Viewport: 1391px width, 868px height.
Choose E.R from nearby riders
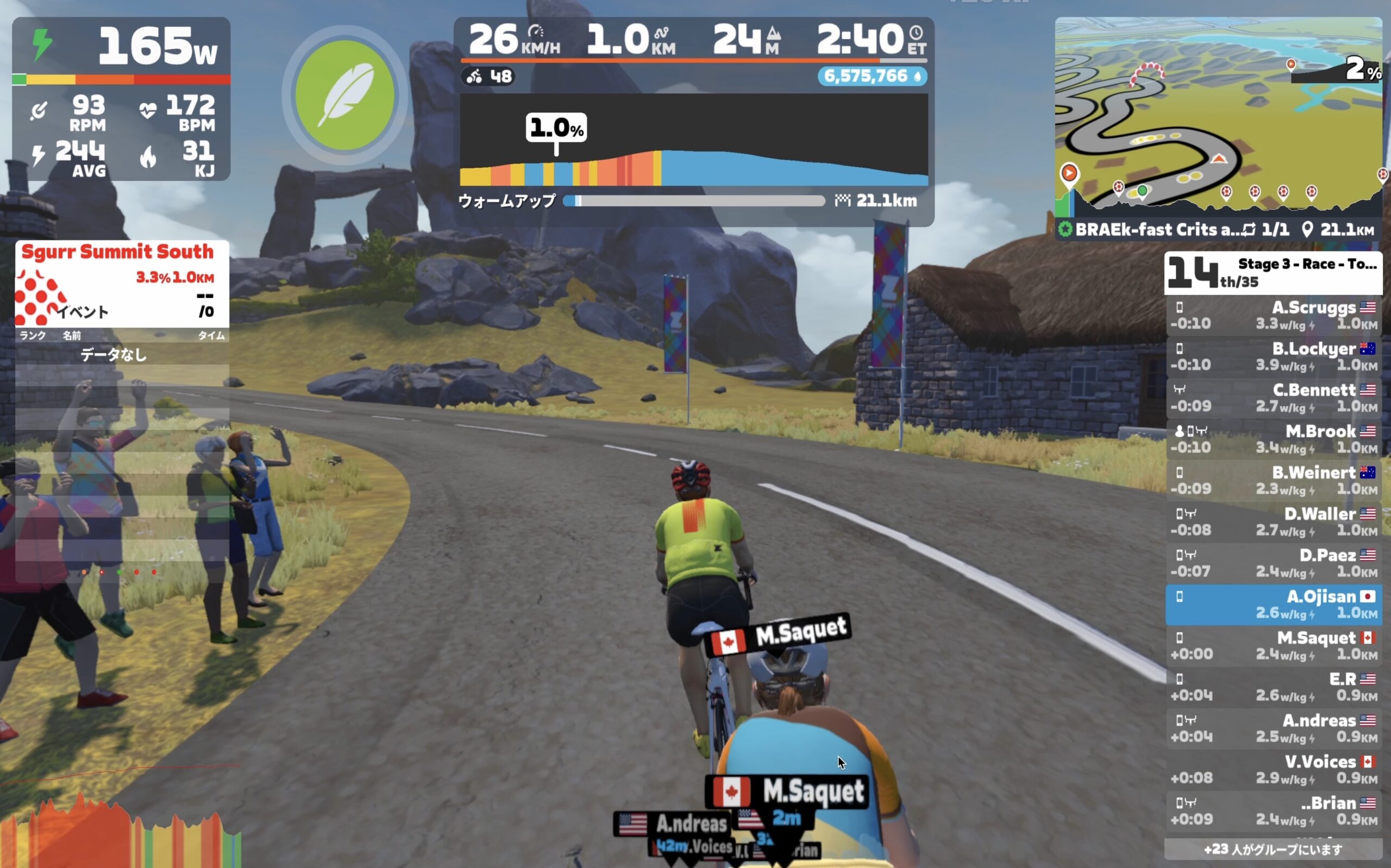[1273, 687]
